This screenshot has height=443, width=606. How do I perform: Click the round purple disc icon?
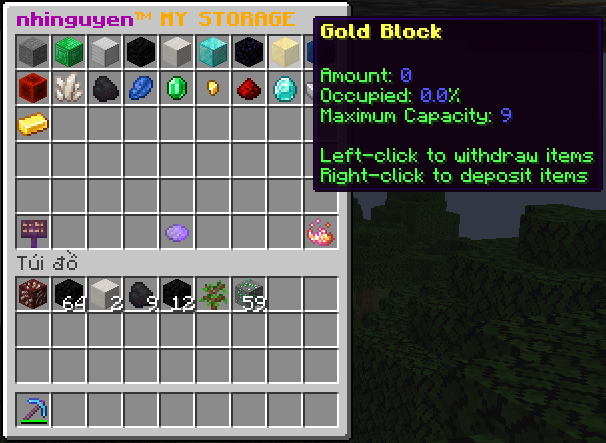(x=177, y=232)
